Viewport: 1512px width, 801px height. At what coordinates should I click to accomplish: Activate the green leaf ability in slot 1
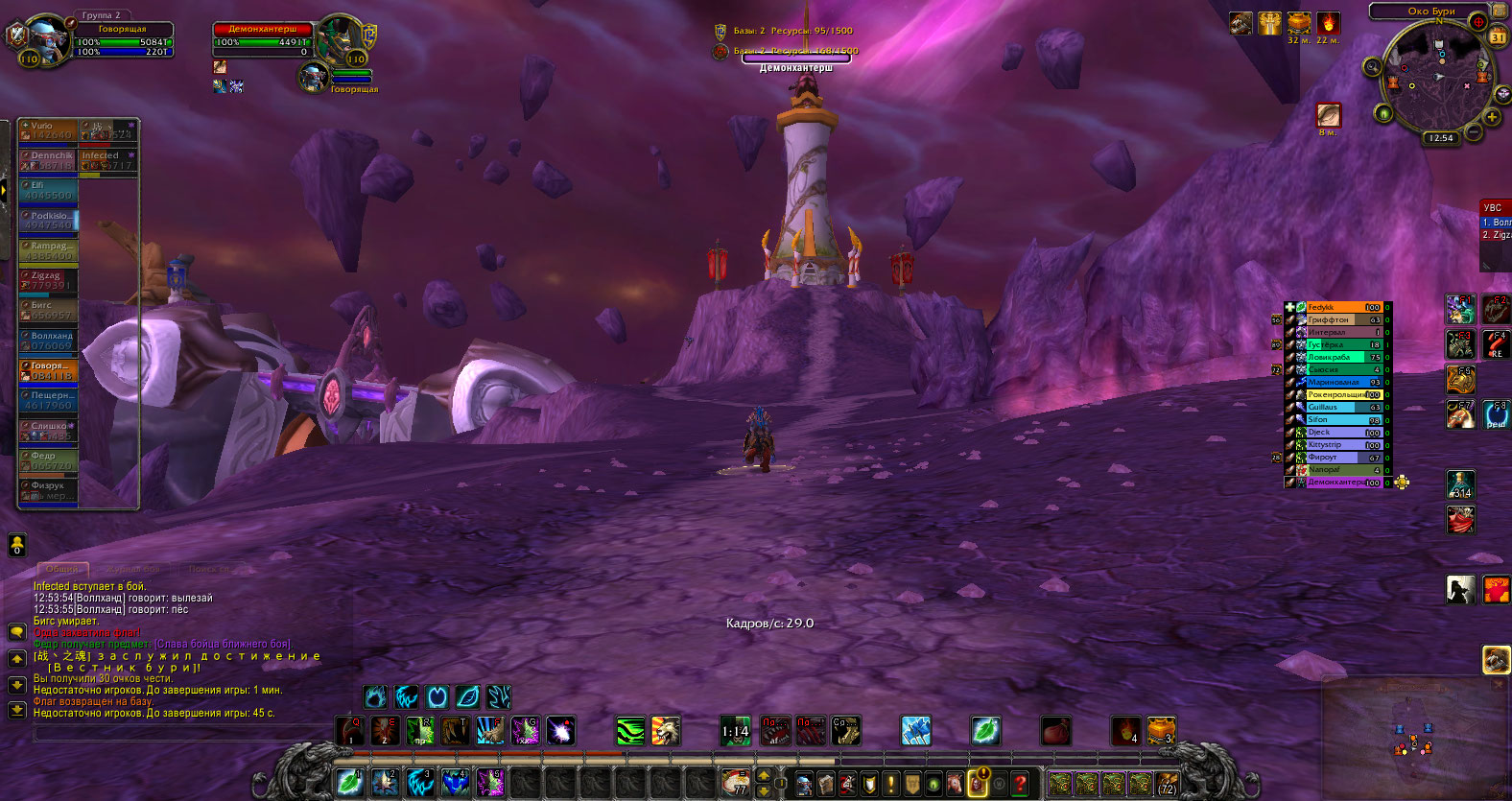(x=350, y=783)
